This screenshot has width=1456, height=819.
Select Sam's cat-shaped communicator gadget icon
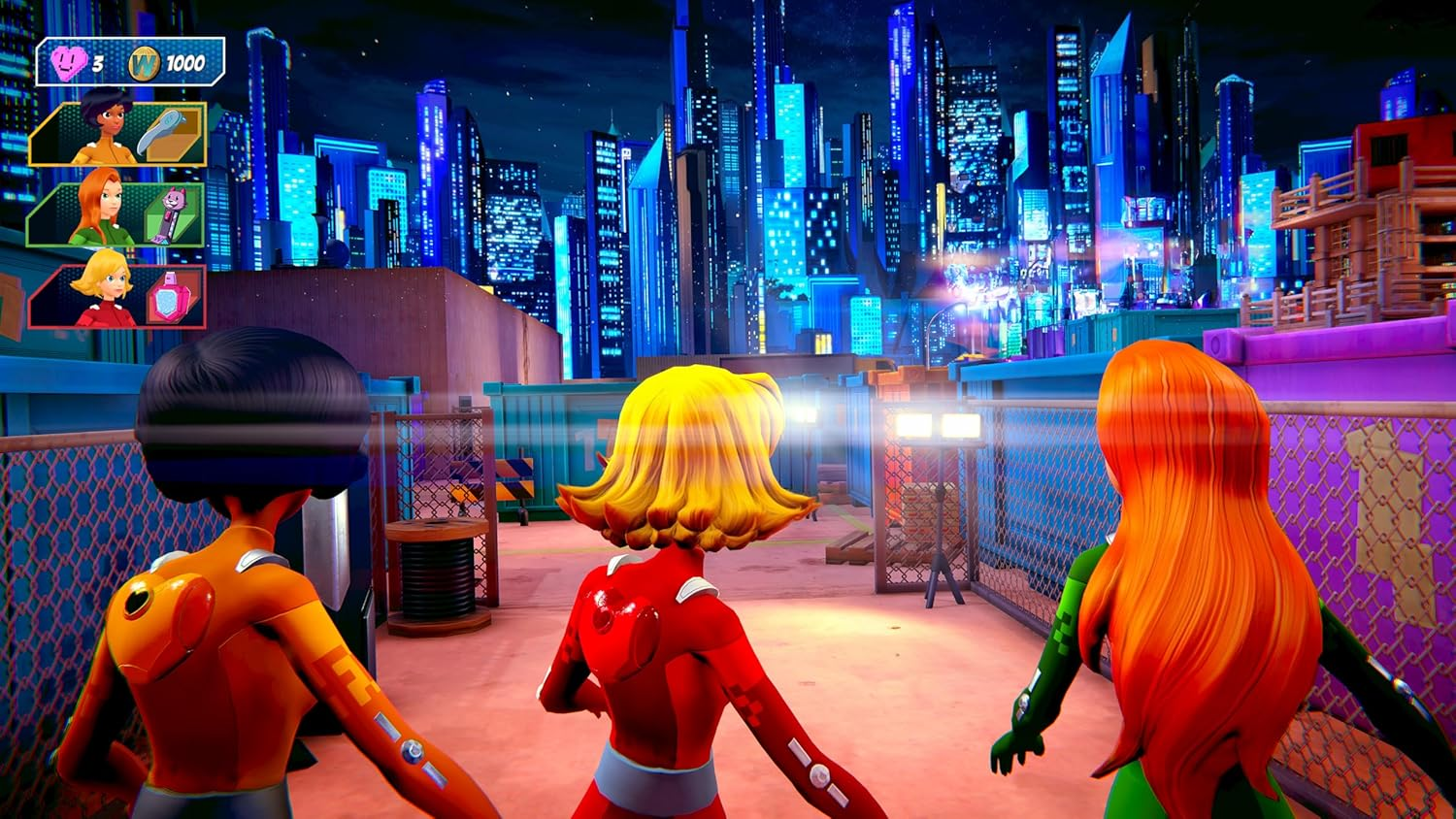coord(170,213)
